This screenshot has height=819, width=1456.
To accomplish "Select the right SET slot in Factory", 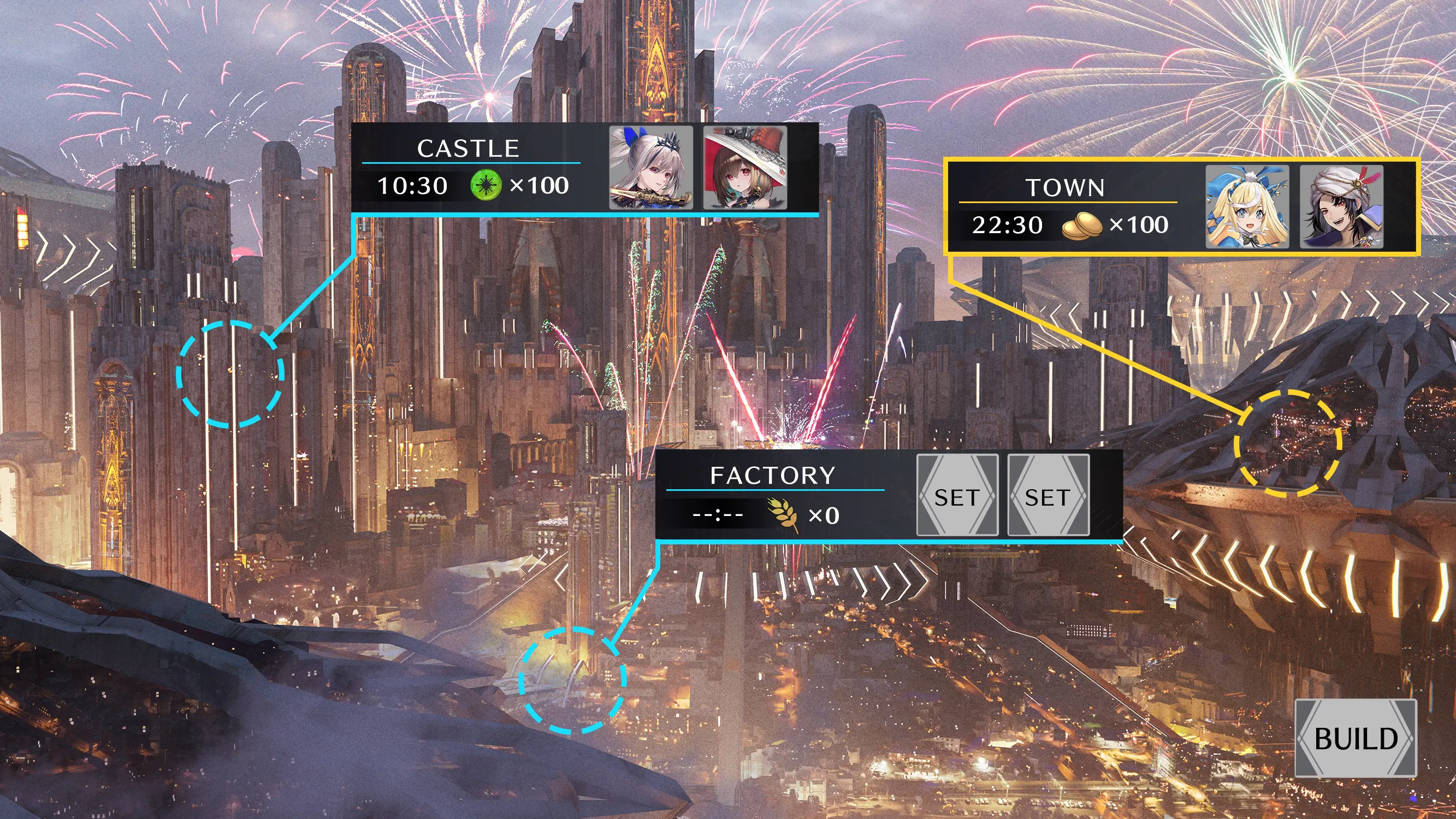I will click(1048, 495).
